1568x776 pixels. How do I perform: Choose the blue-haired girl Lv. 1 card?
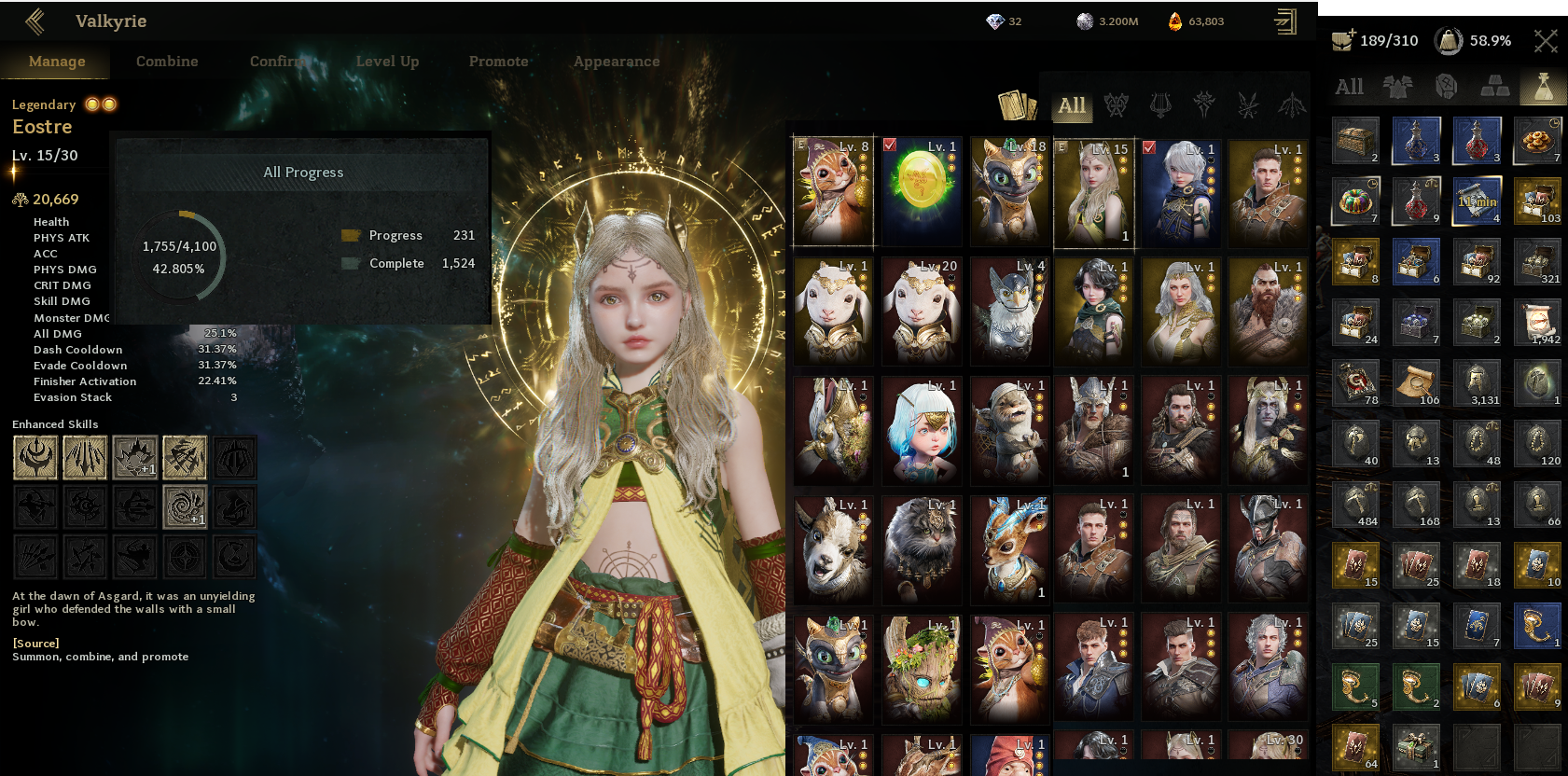(921, 429)
